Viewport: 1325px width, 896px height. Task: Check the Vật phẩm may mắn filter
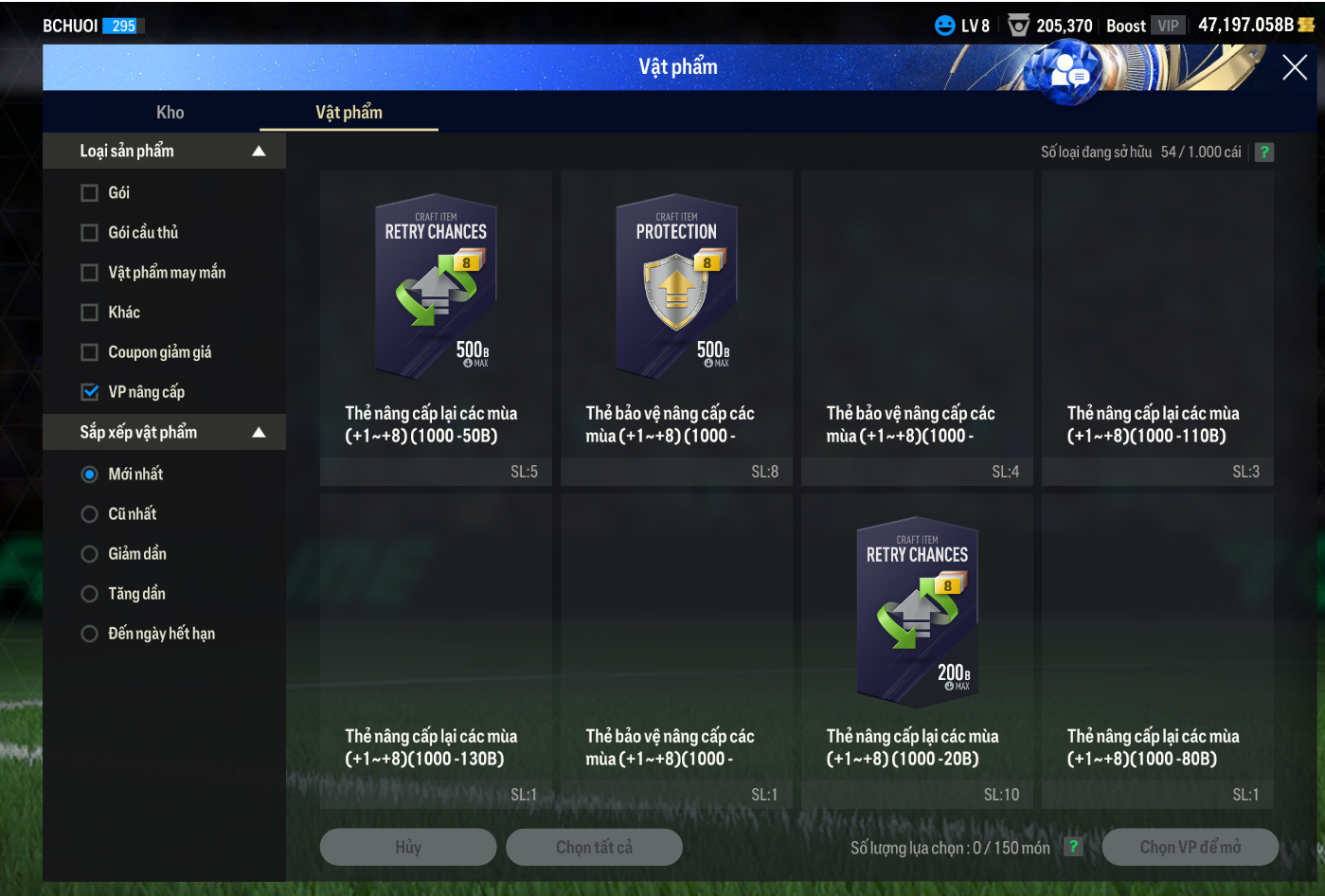(90, 273)
